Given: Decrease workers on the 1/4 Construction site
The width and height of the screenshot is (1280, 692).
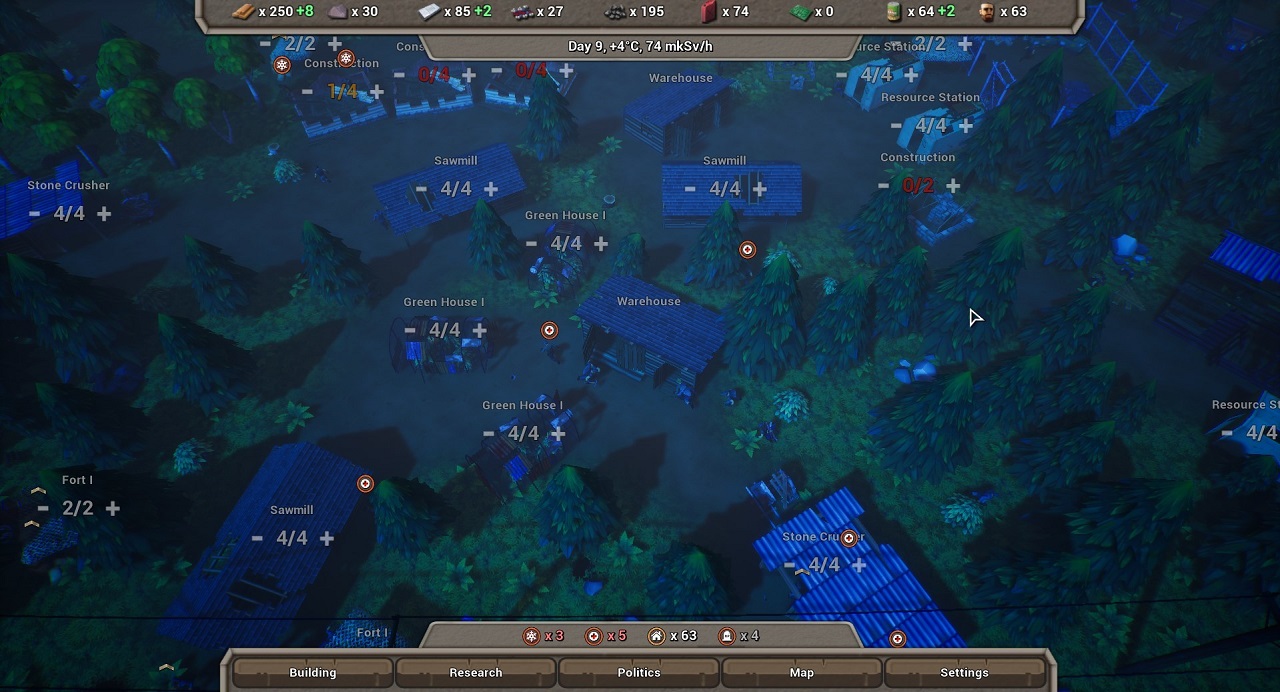Looking at the screenshot, I should pos(307,92).
